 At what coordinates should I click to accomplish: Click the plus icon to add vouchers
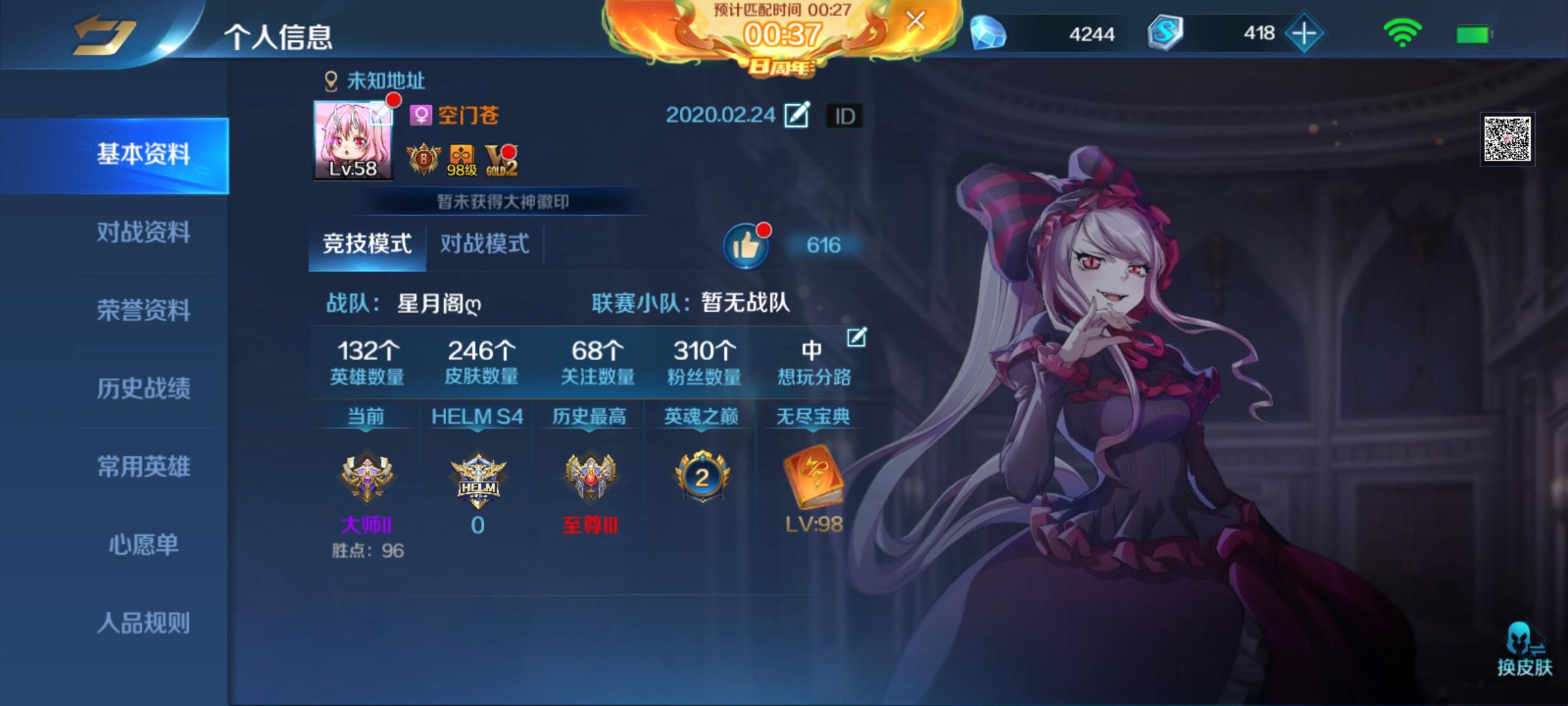(1307, 33)
